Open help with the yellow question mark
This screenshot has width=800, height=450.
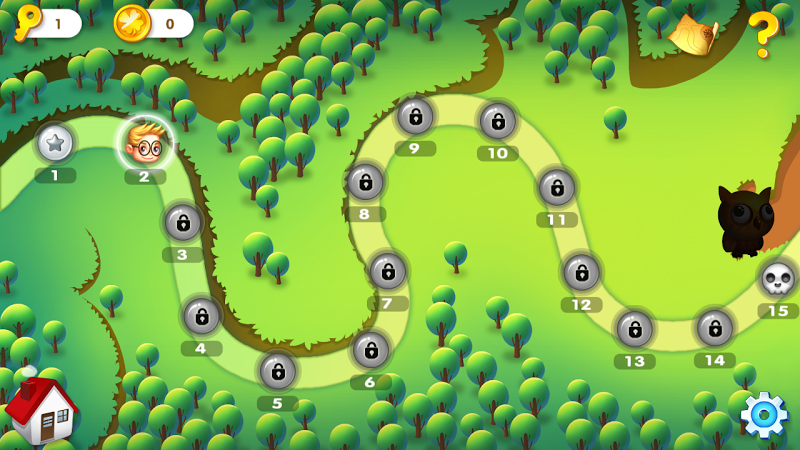tap(763, 35)
